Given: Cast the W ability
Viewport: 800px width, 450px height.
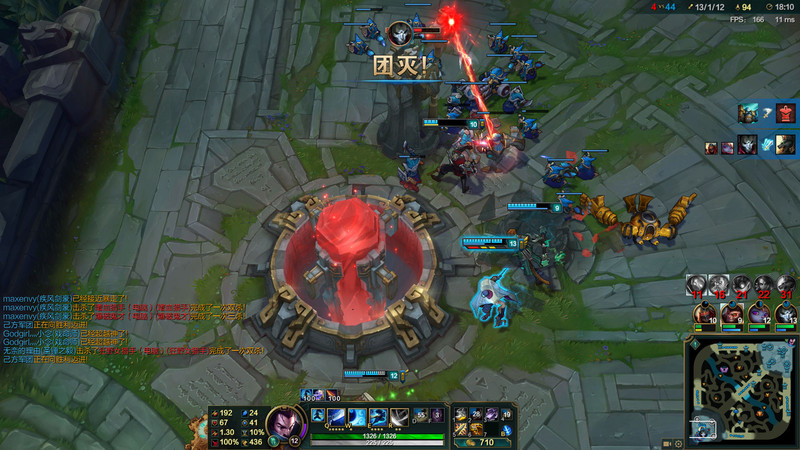Looking at the screenshot, I should 357,417.
